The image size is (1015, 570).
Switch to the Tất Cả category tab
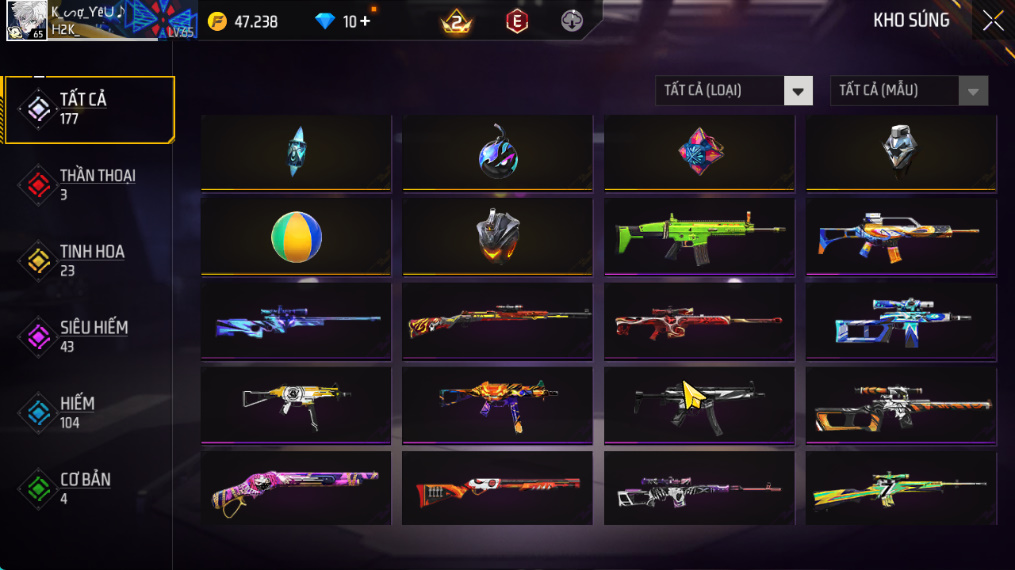pyautogui.click(x=89, y=108)
